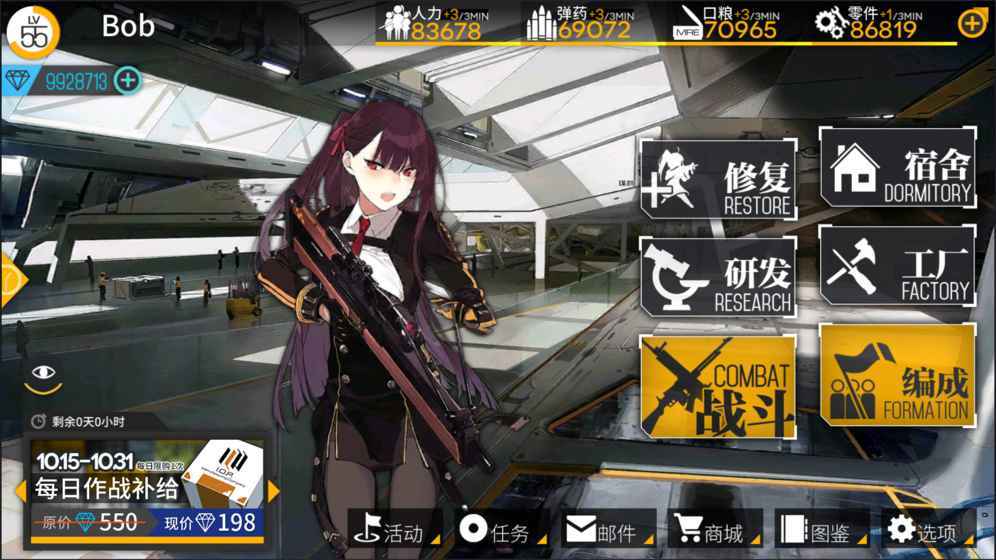Click the yellow plus next to resources
This screenshot has width=996, height=560.
click(971, 24)
